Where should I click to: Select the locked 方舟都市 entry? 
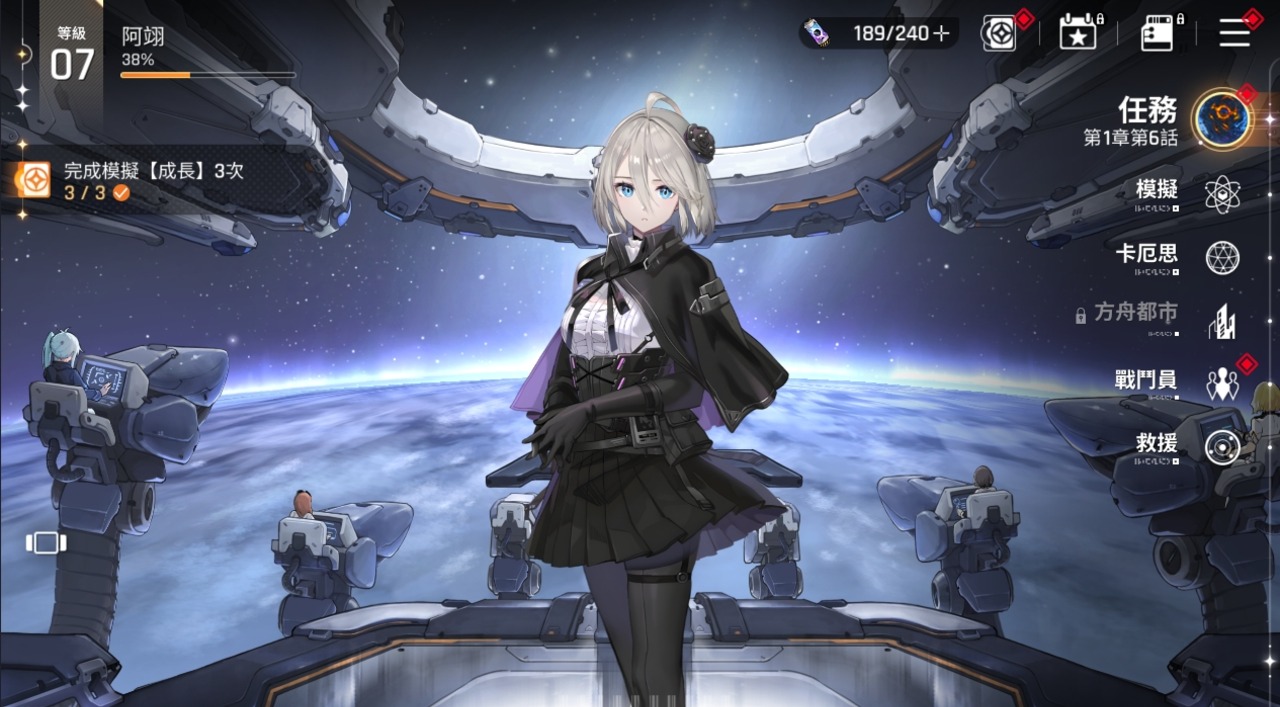click(1221, 321)
